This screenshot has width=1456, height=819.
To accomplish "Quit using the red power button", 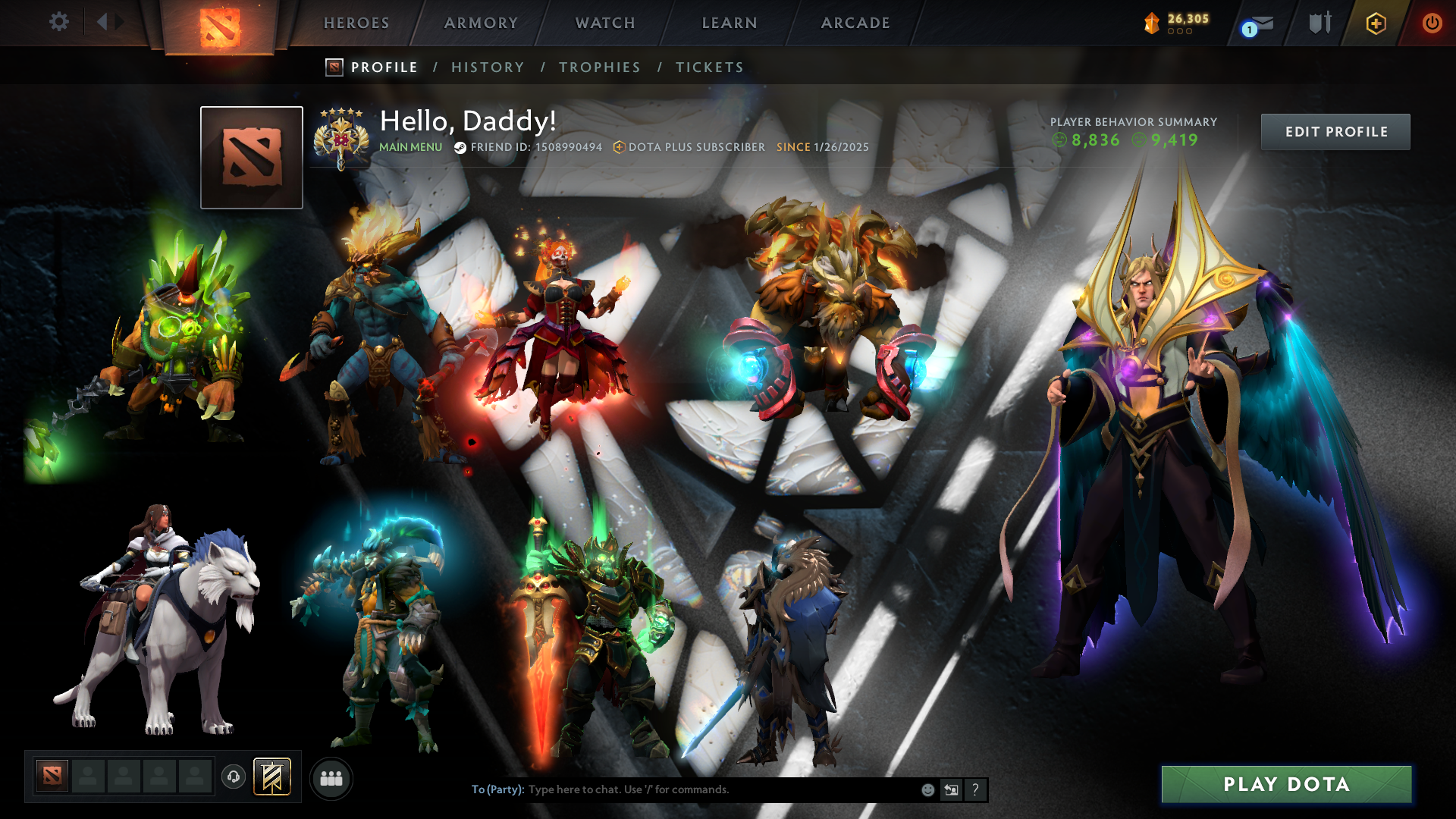I will click(1432, 23).
